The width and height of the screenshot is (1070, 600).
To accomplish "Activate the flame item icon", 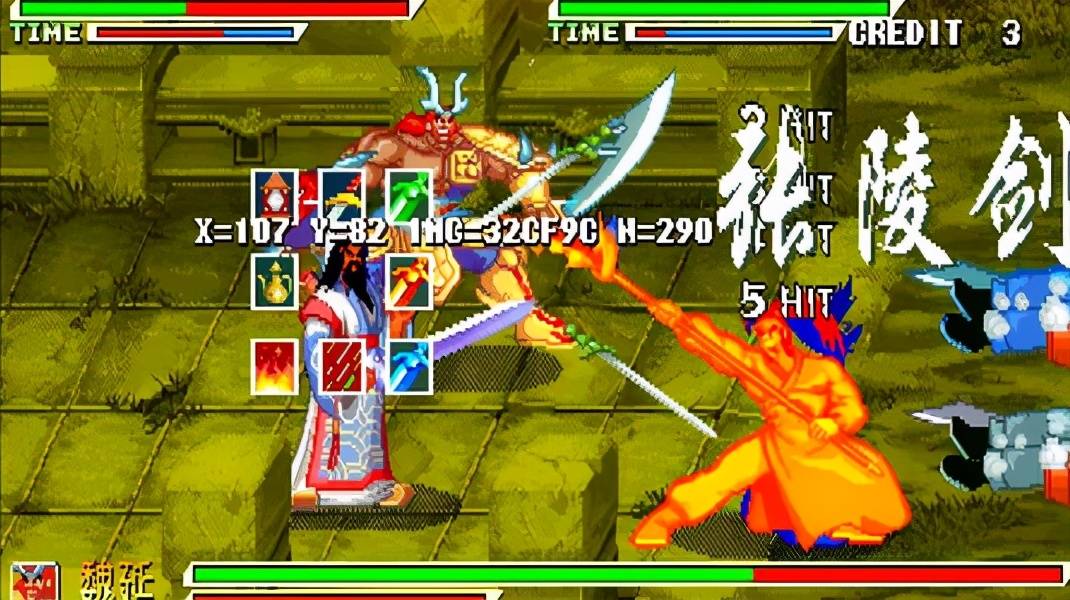I will click(x=274, y=366).
